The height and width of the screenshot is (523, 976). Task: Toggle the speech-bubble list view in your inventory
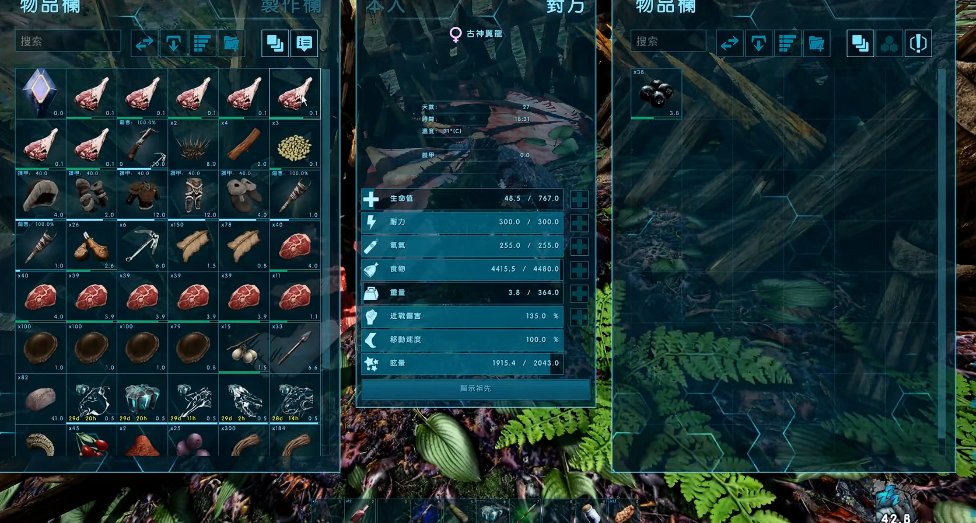pos(304,43)
